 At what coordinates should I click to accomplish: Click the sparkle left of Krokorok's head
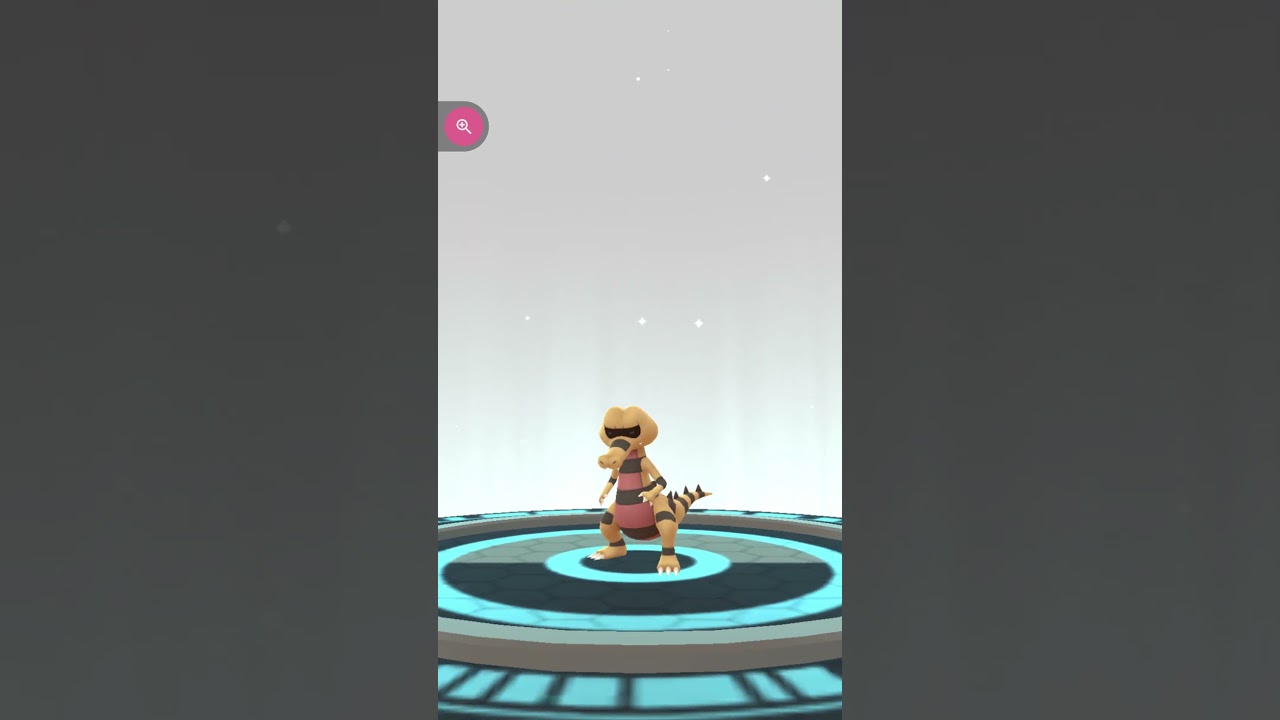coord(527,318)
